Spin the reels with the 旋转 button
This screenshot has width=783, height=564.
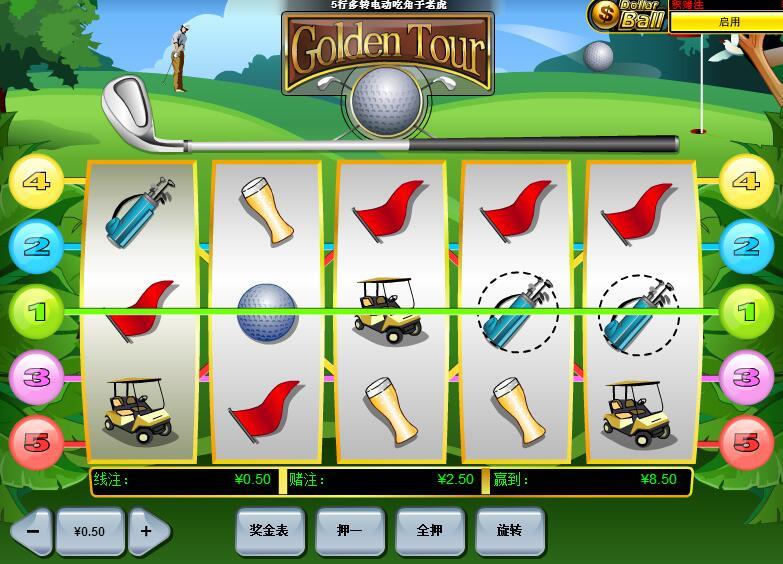click(x=510, y=531)
